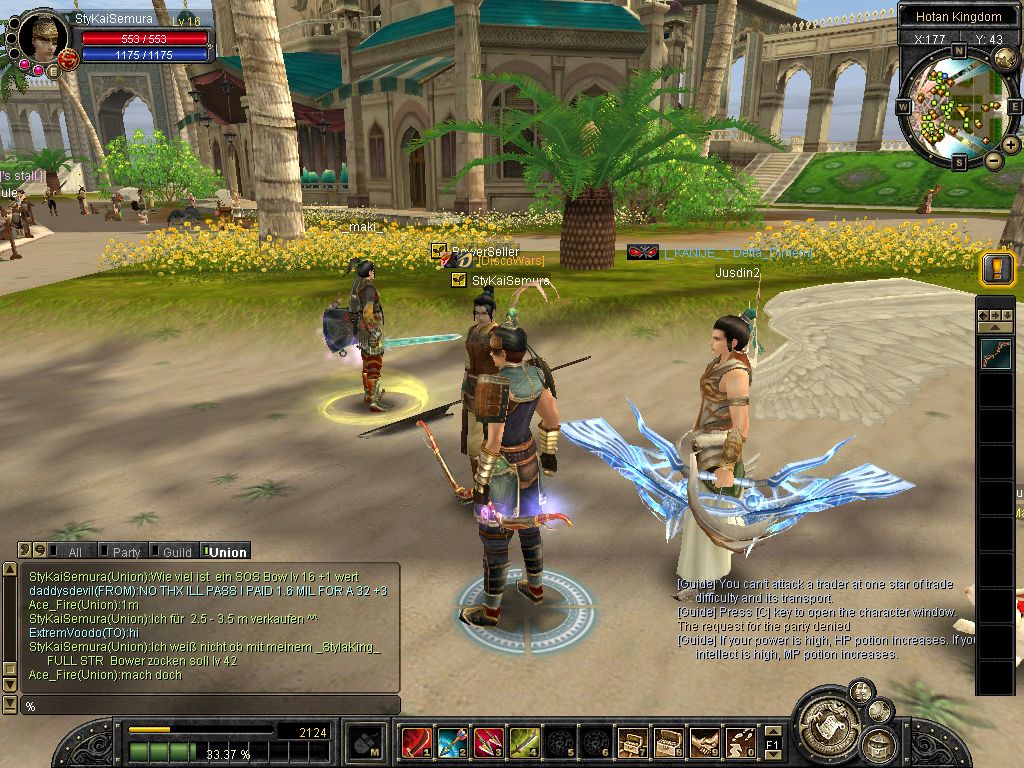Select the Union chat tab

227,552
